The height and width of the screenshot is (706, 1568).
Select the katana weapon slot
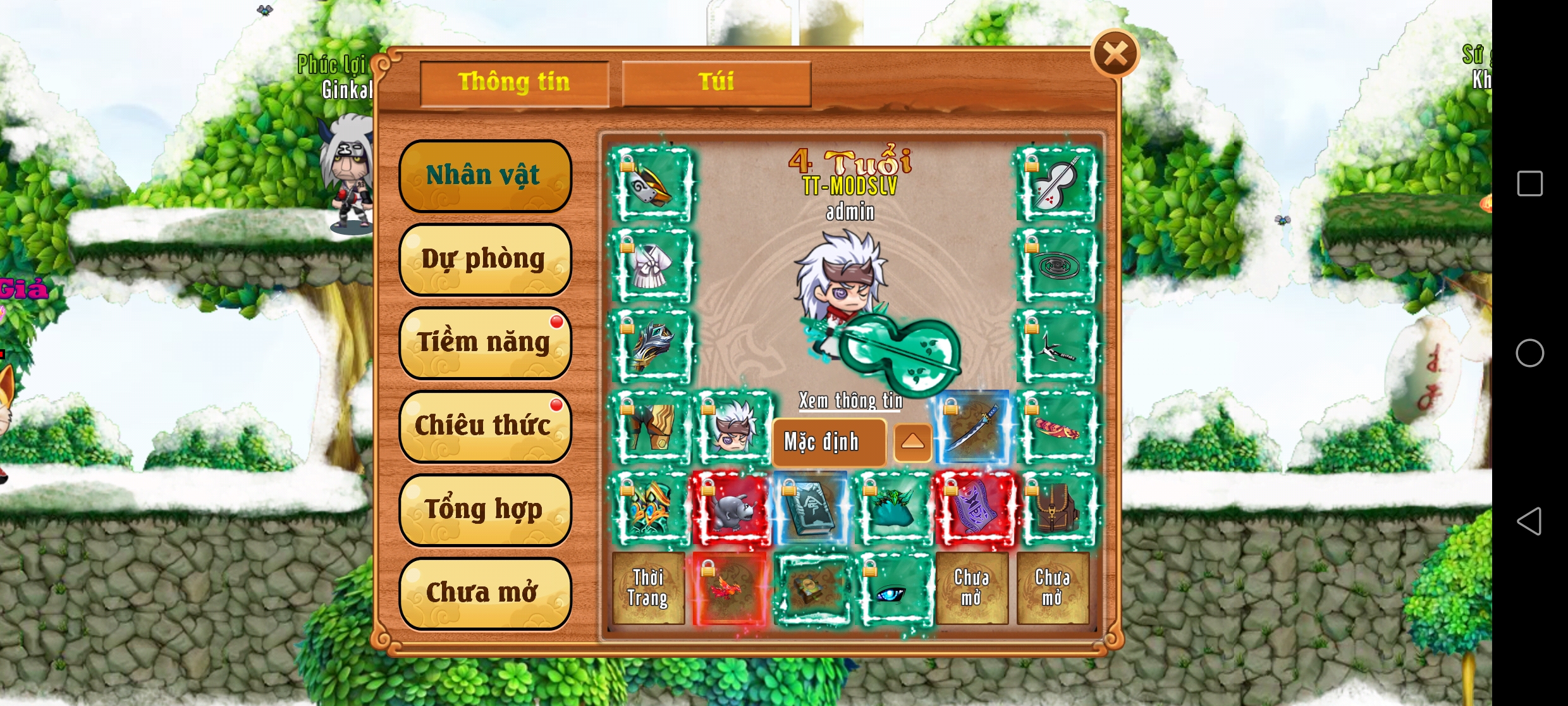pyautogui.click(x=974, y=428)
